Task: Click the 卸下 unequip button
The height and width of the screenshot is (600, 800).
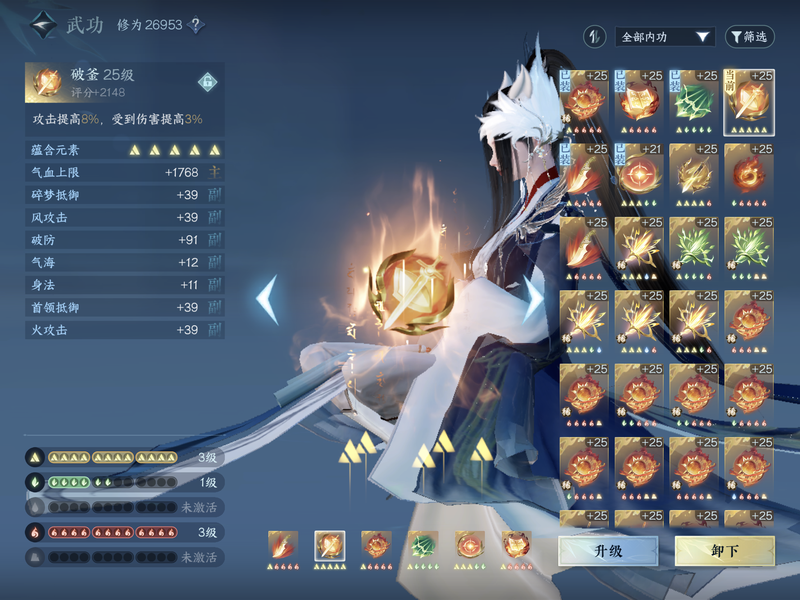Action: [724, 551]
